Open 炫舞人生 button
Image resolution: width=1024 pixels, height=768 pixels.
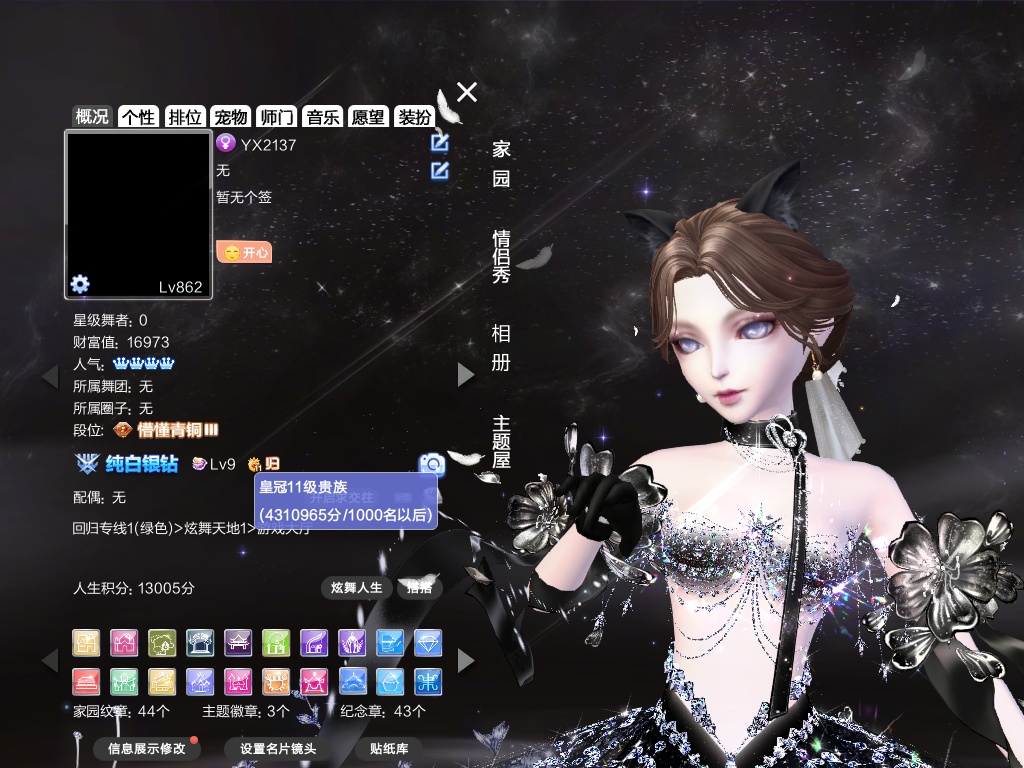[356, 587]
